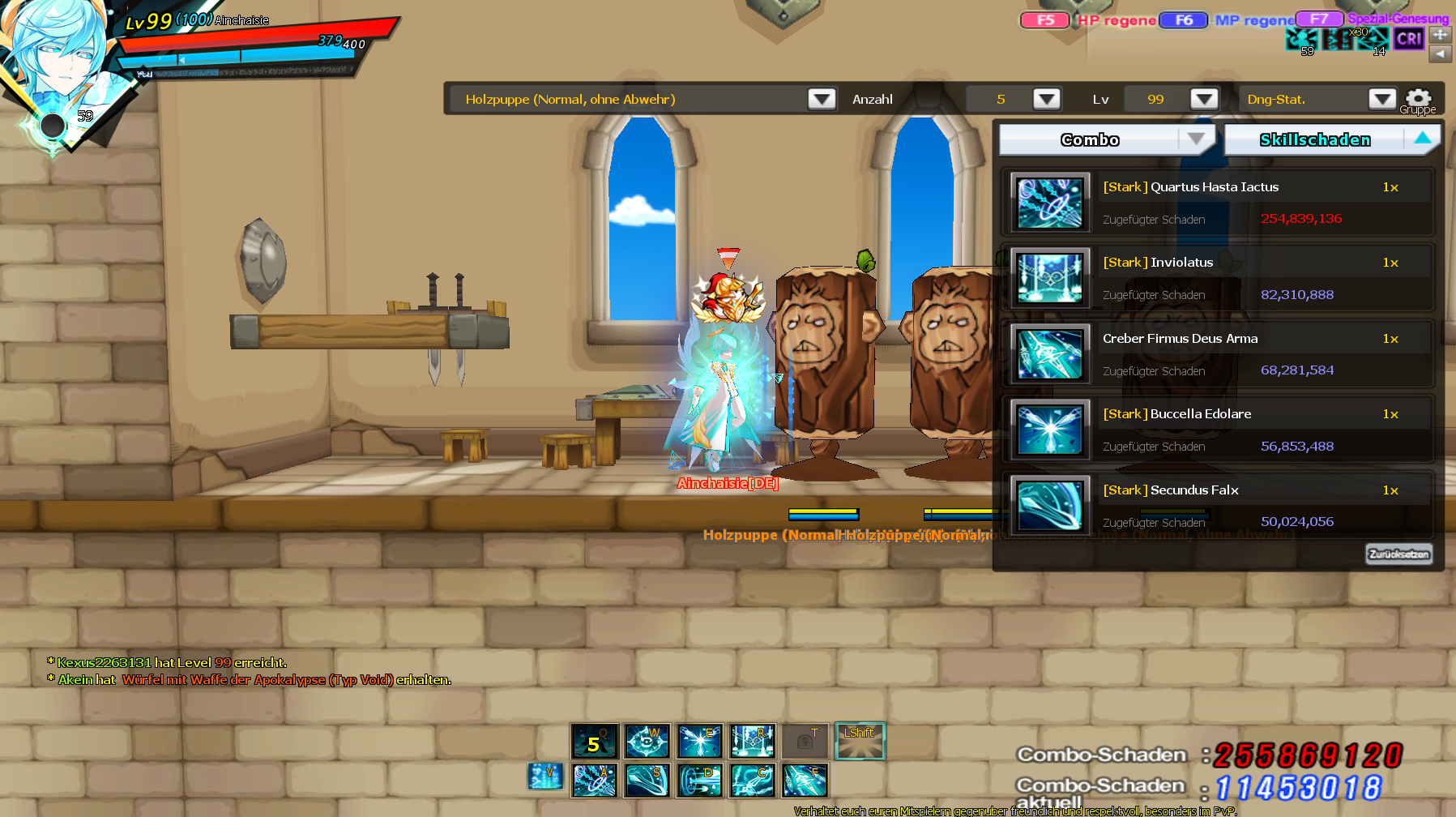Open the Anzahl dummy count dropdown
The width and height of the screenshot is (1456, 817).
[1046, 99]
